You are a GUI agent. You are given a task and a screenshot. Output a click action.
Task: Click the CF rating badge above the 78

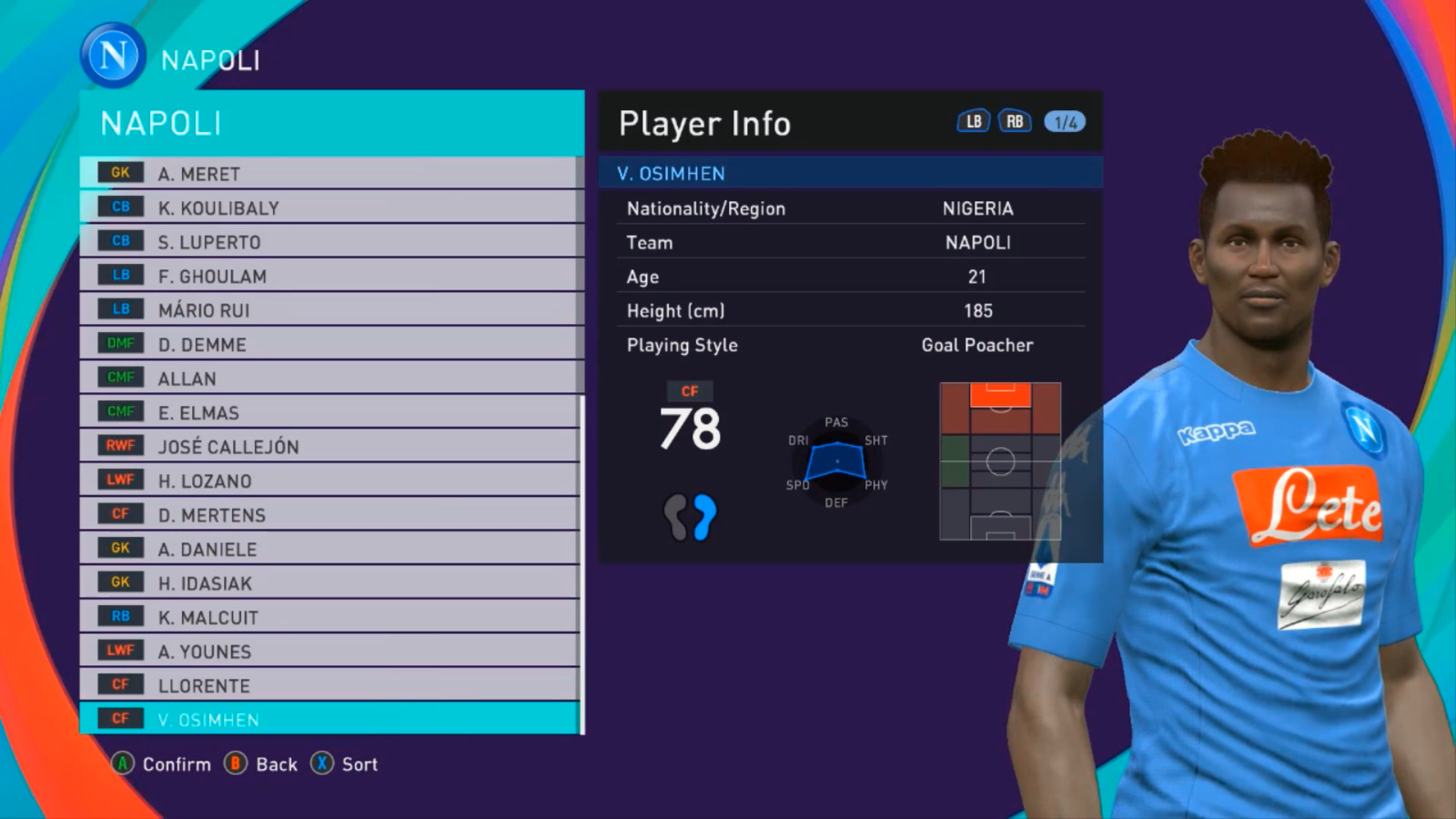691,391
